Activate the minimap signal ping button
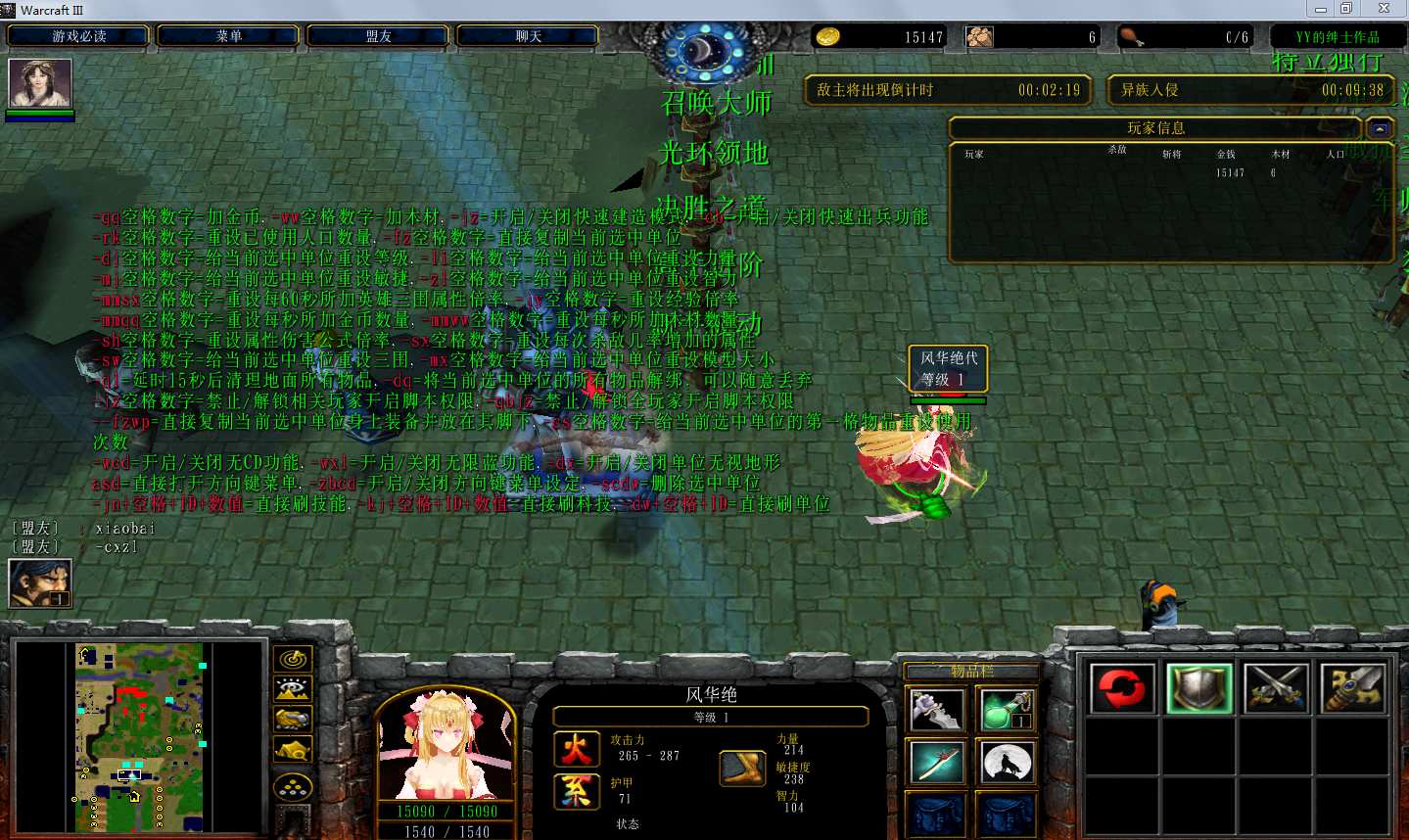The image size is (1409, 840). (x=293, y=660)
